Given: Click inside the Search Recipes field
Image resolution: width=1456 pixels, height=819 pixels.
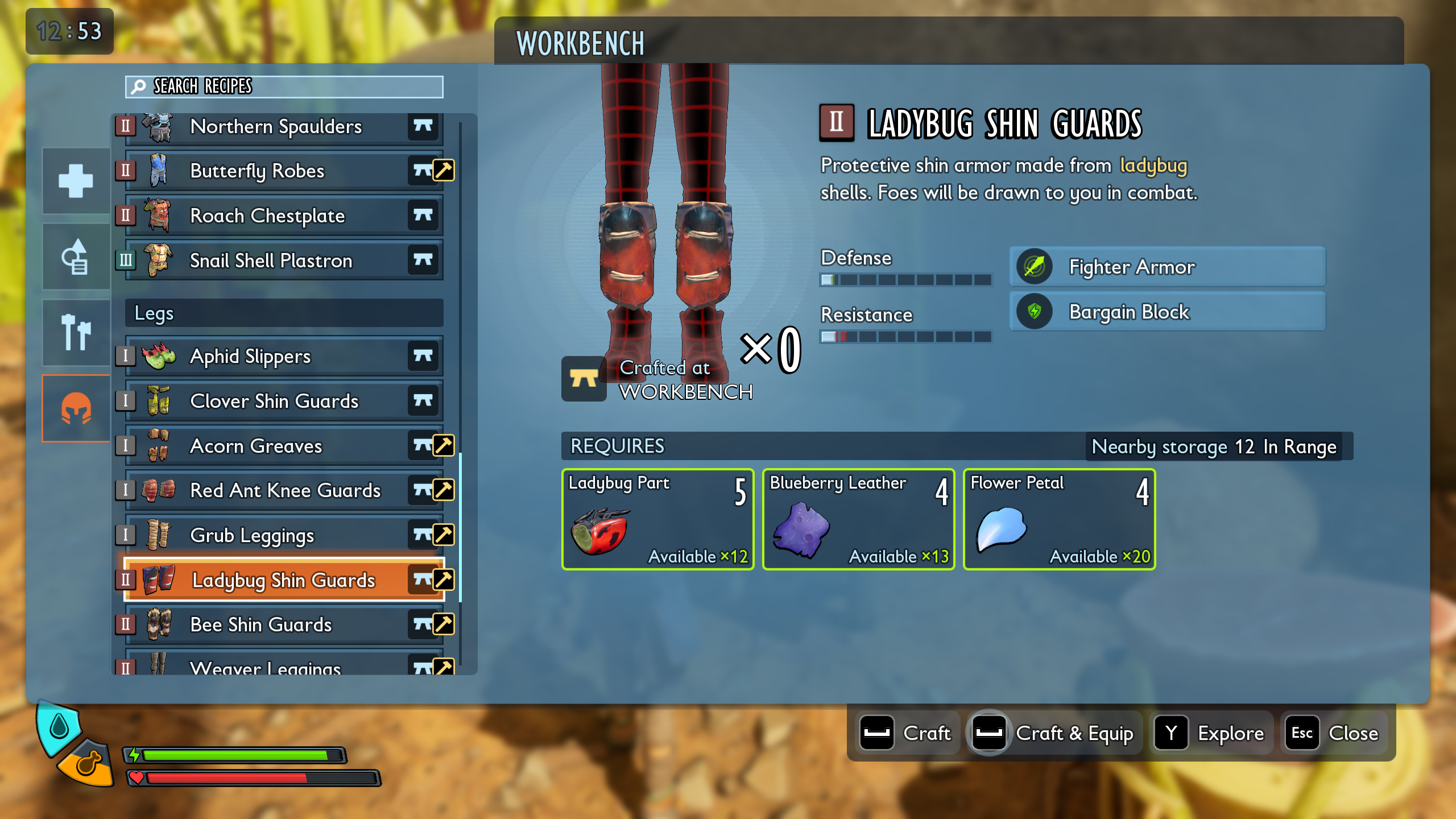Looking at the screenshot, I should (284, 87).
